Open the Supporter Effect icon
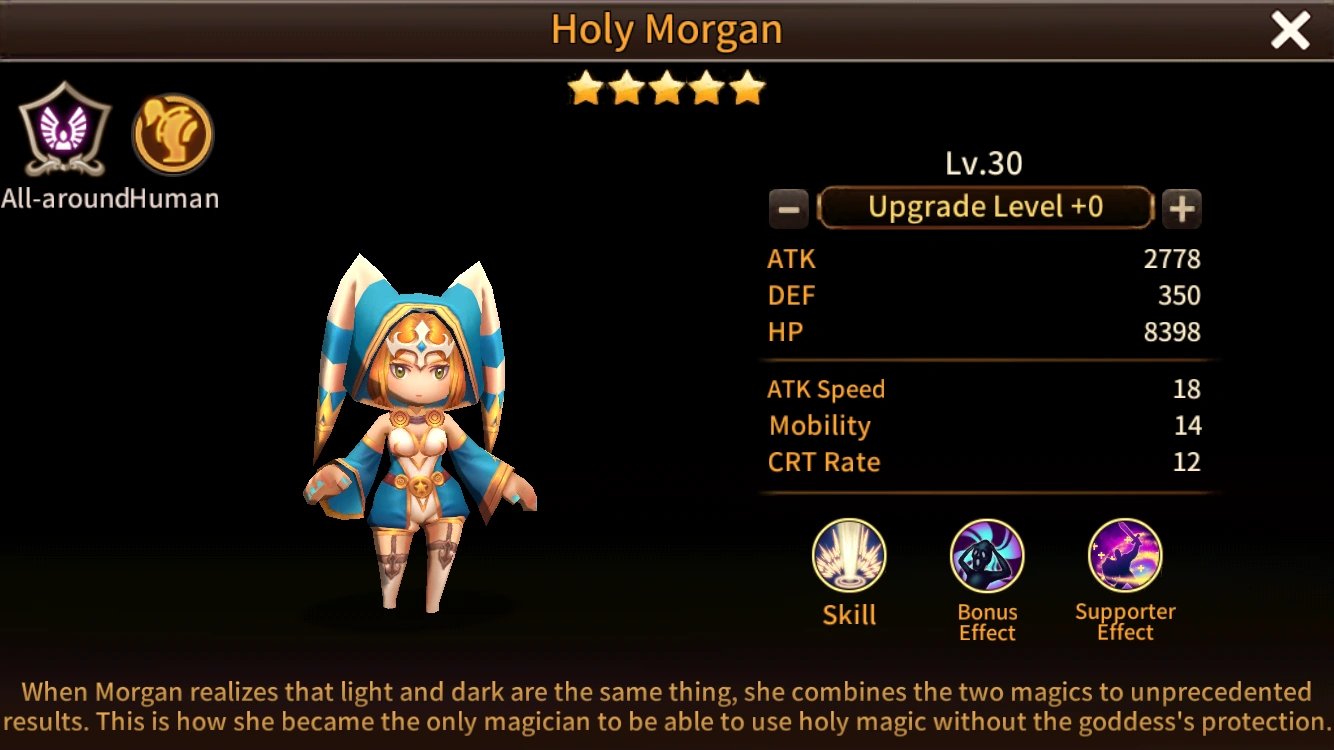Screen dimensions: 1334x750 [1125, 557]
